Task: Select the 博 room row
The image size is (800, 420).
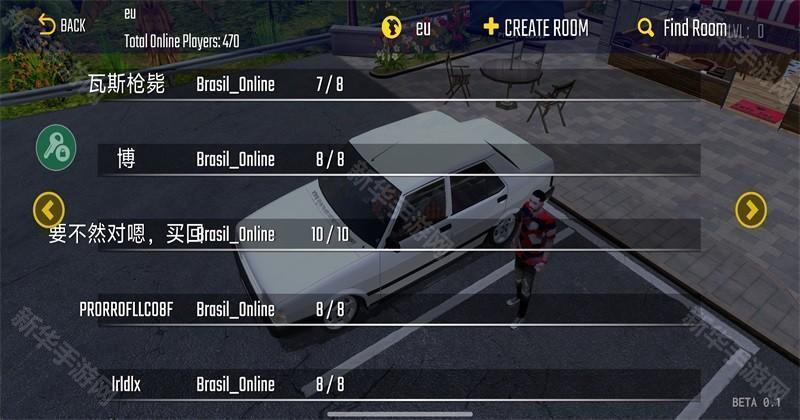Action: pos(398,159)
